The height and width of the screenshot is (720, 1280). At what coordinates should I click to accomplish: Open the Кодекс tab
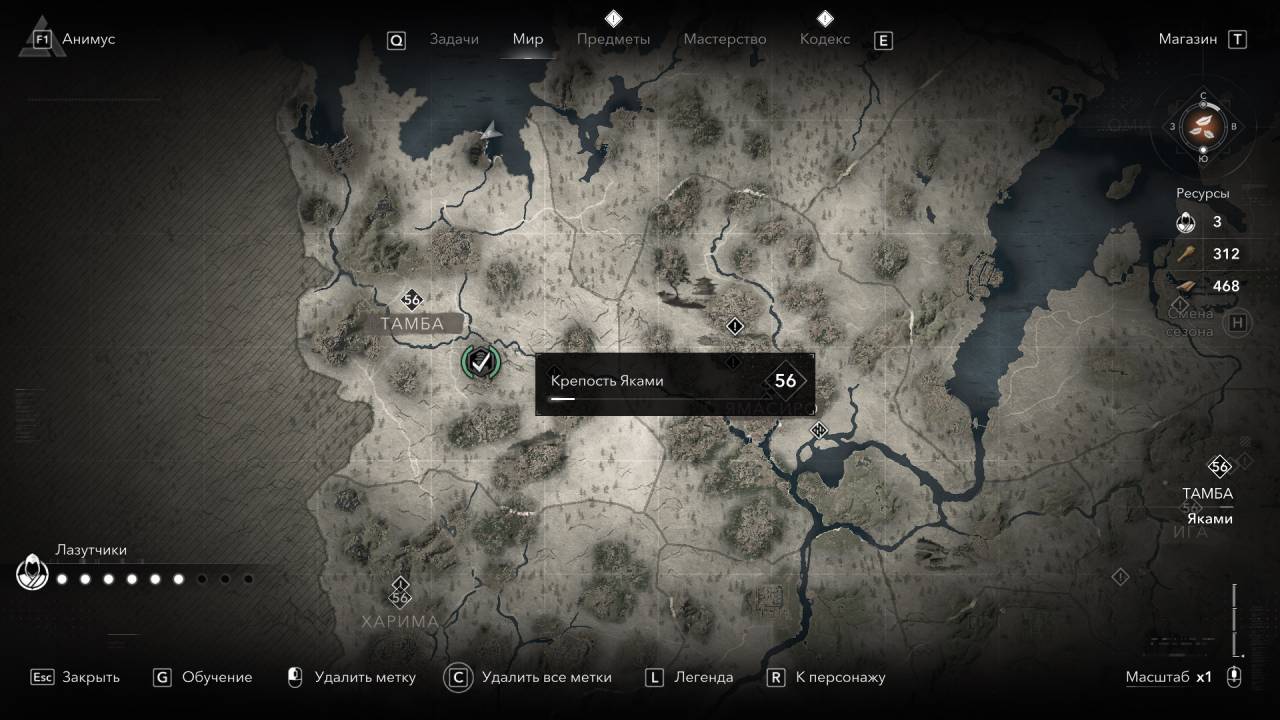click(825, 39)
